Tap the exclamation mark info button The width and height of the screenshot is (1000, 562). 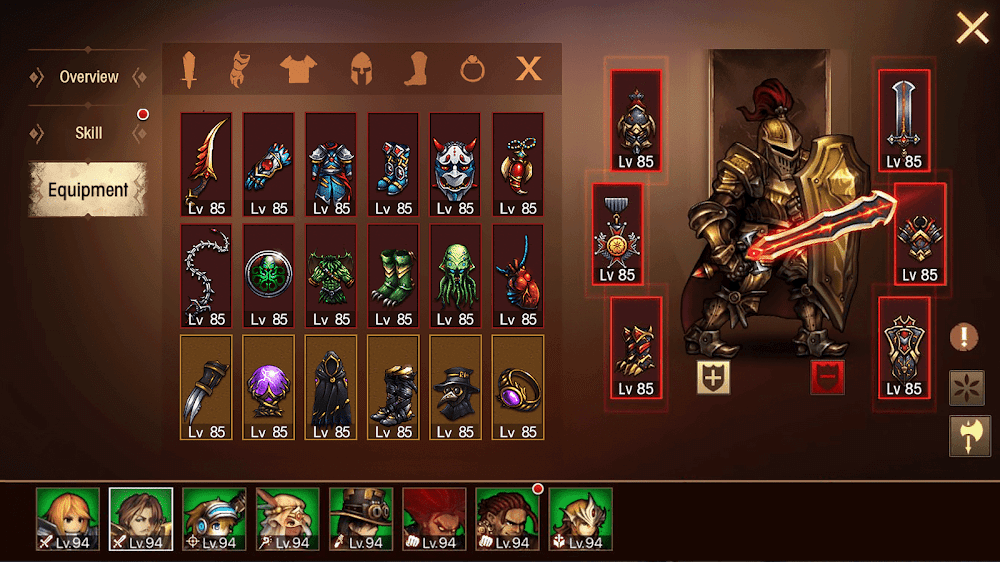(964, 337)
